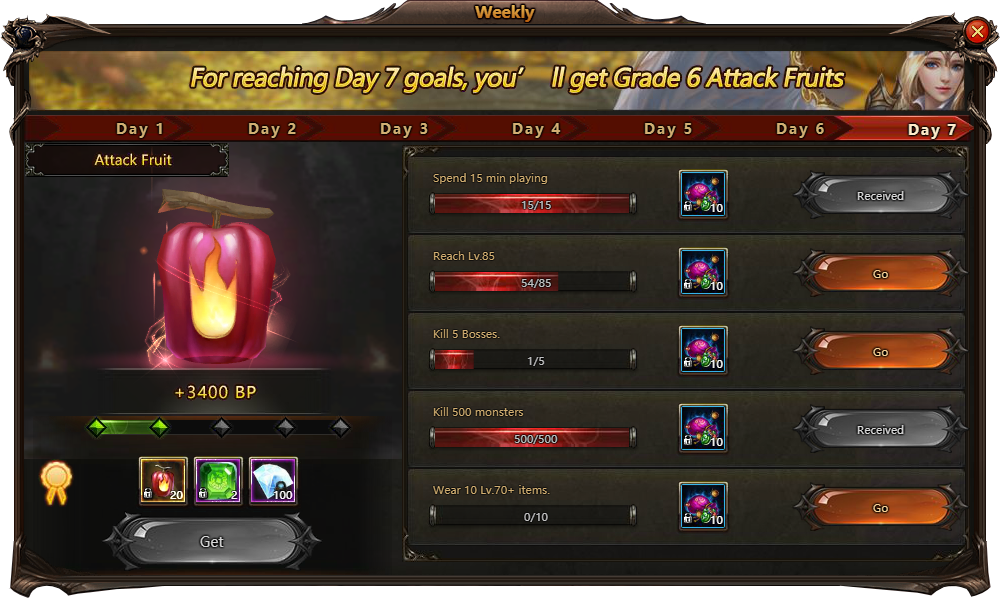This screenshot has width=1001, height=598.
Task: Click the Received button for Kill 500 monsters
Action: pos(880,430)
